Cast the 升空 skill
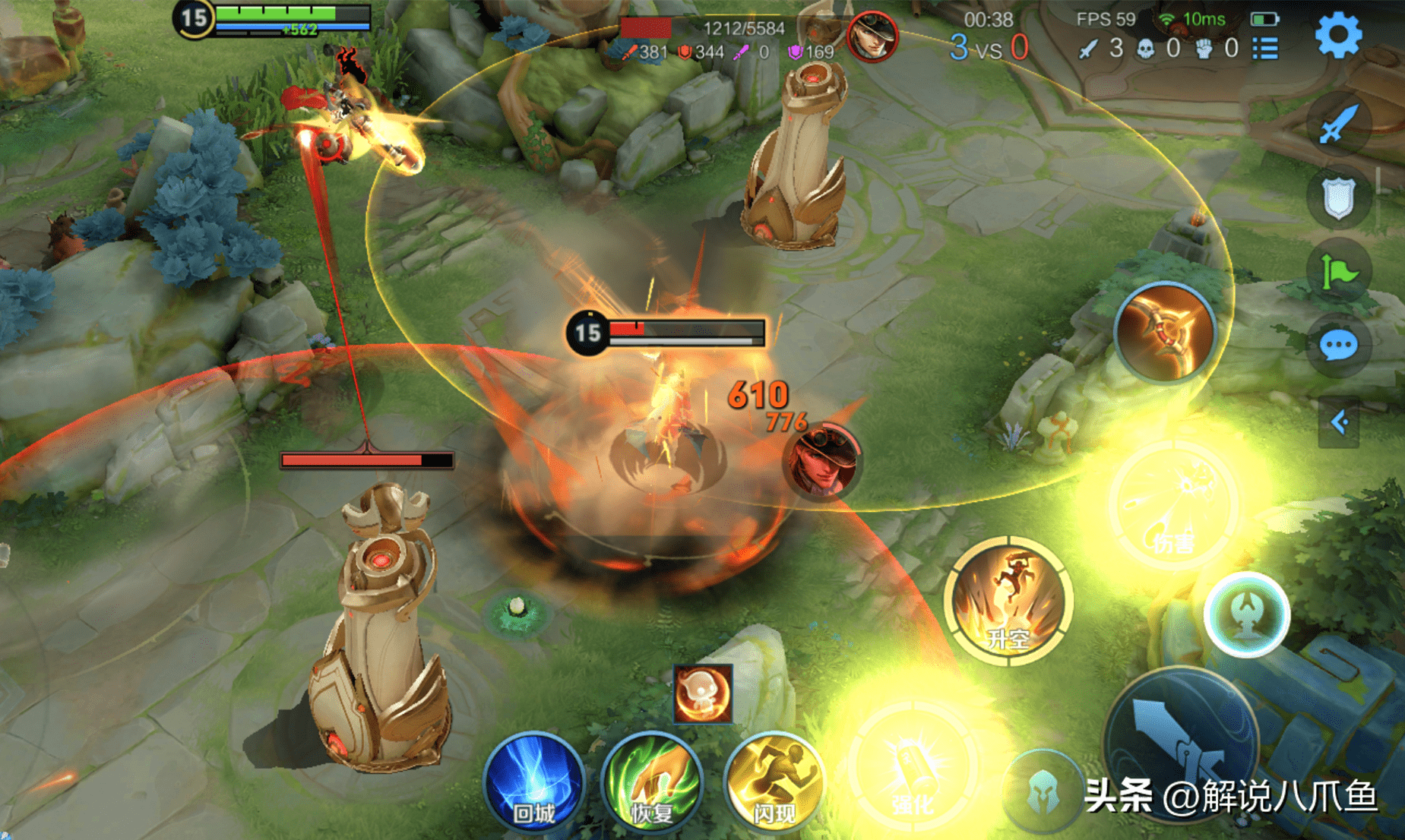 coord(1008,600)
